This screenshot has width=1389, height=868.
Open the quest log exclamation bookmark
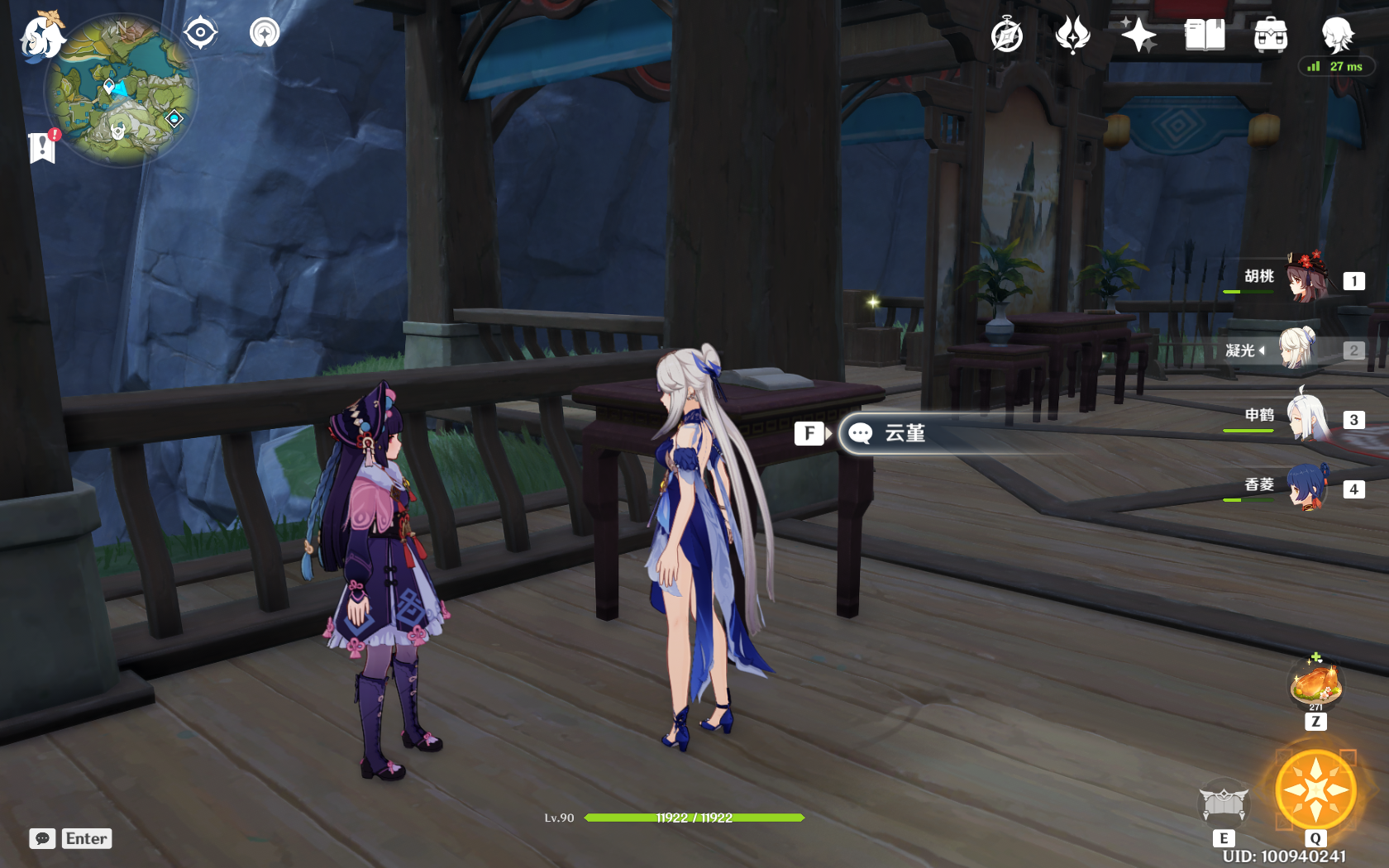(42, 147)
